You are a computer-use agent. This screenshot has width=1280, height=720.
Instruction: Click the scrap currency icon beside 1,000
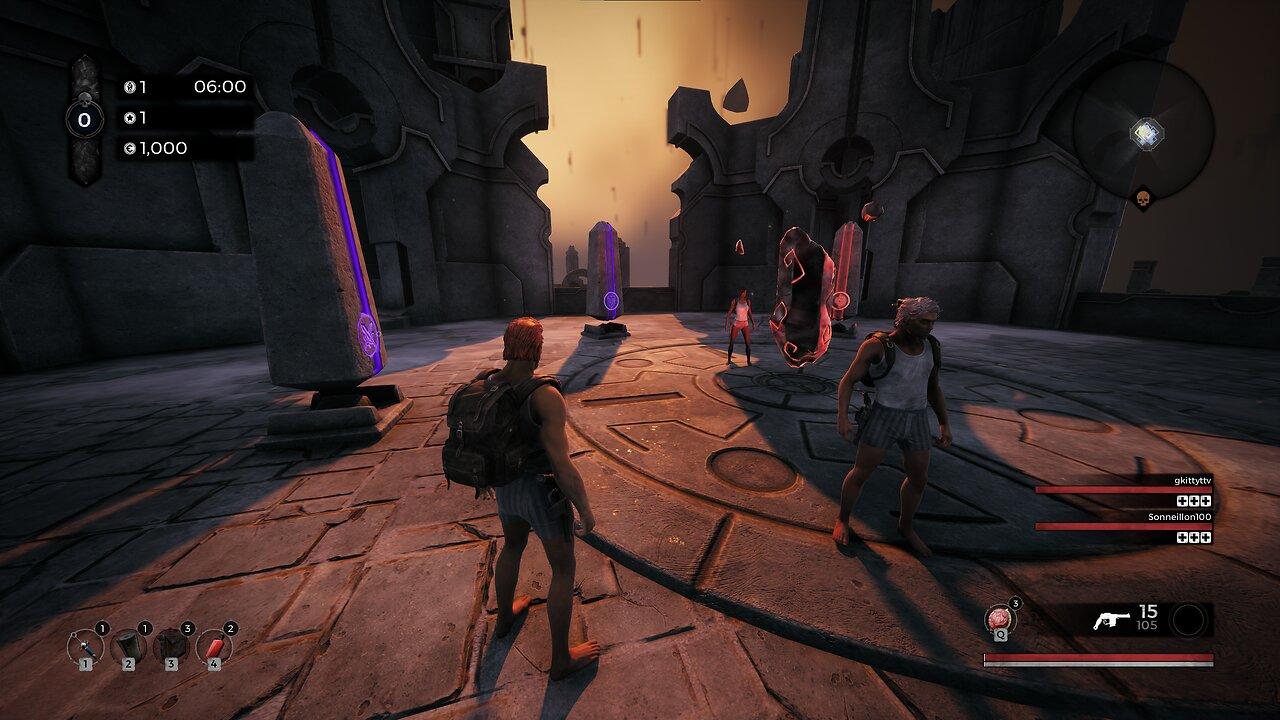tap(130, 148)
